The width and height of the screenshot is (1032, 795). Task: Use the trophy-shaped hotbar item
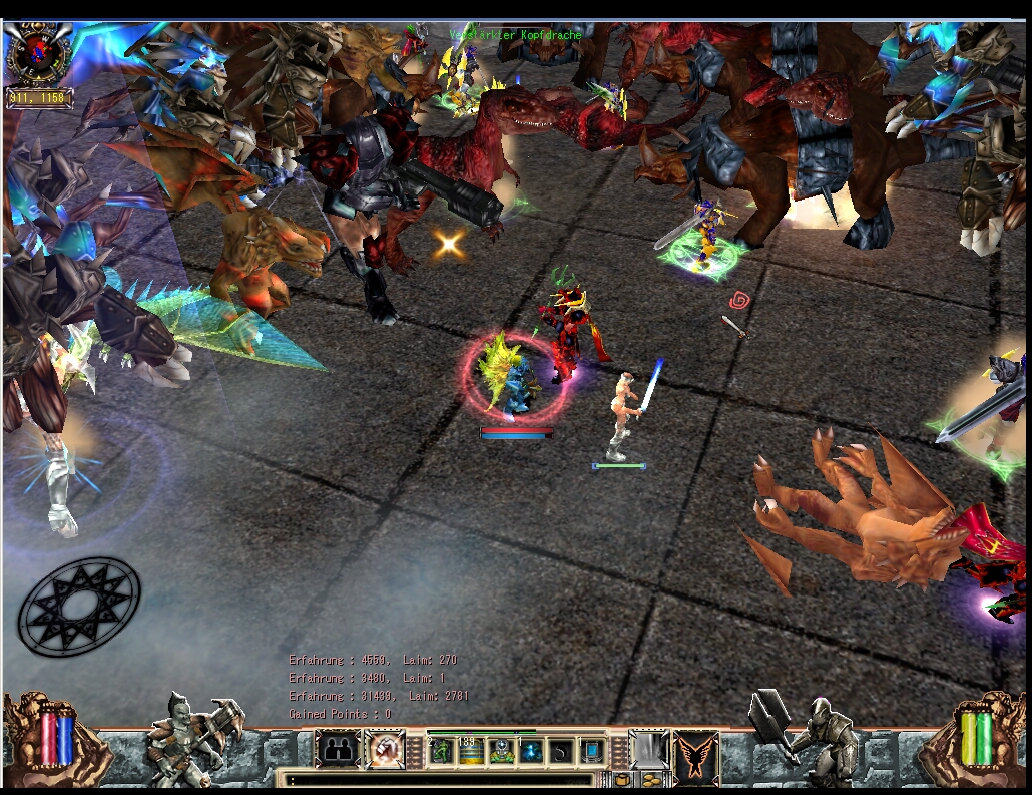[x=501, y=751]
